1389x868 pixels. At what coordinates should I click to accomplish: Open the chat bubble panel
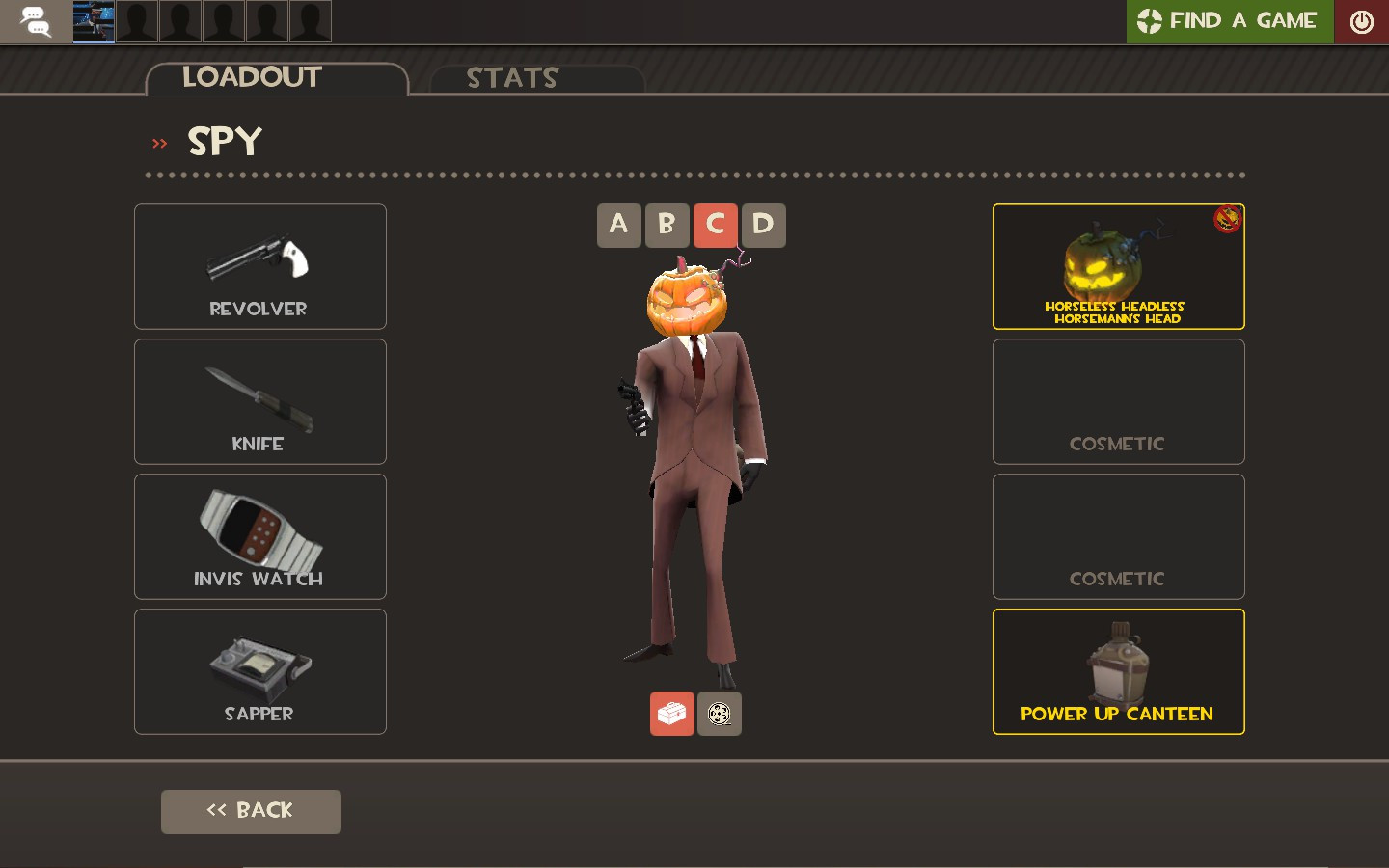pyautogui.click(x=36, y=21)
